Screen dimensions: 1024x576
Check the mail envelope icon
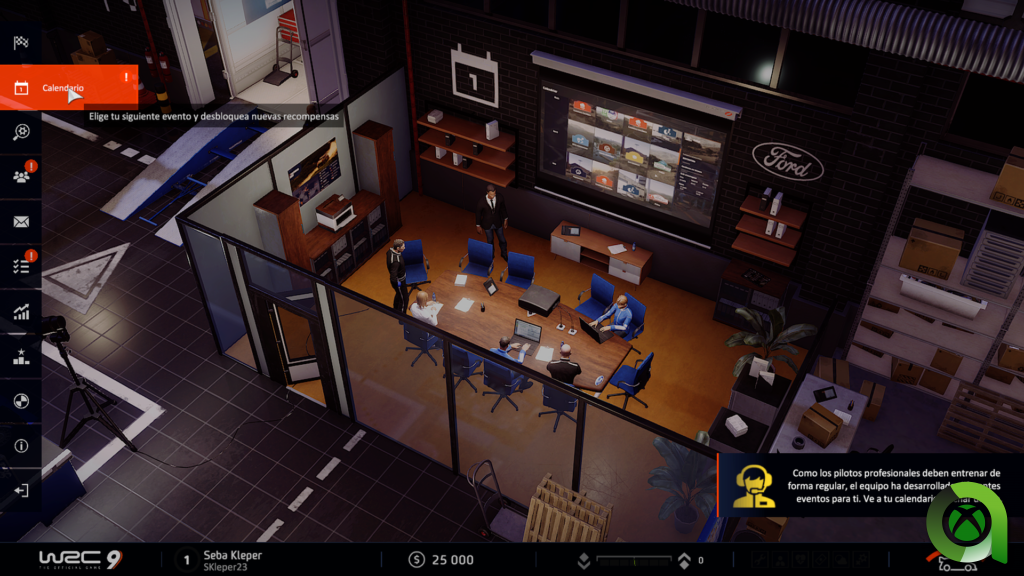point(21,222)
